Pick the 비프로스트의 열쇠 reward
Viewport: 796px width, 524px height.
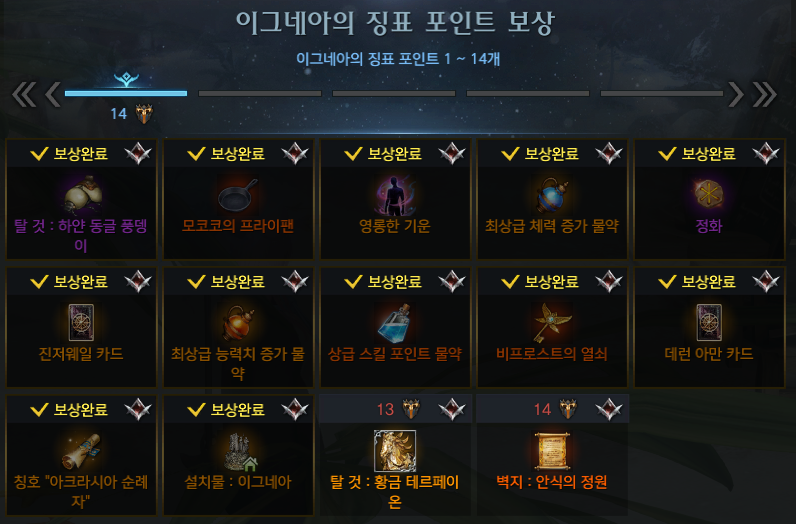[x=553, y=328]
